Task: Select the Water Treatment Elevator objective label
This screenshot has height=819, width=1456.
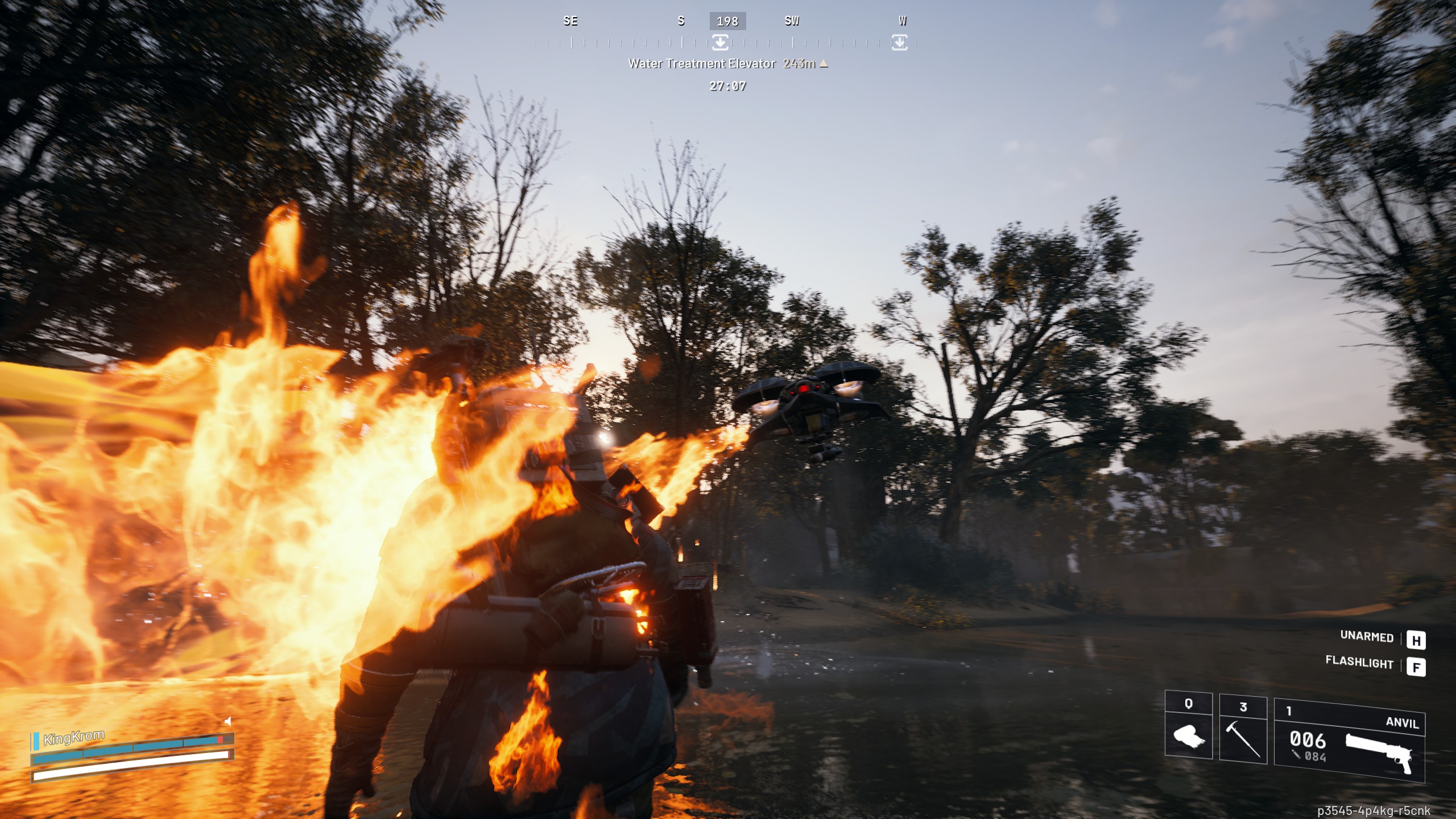Action: tap(702, 64)
